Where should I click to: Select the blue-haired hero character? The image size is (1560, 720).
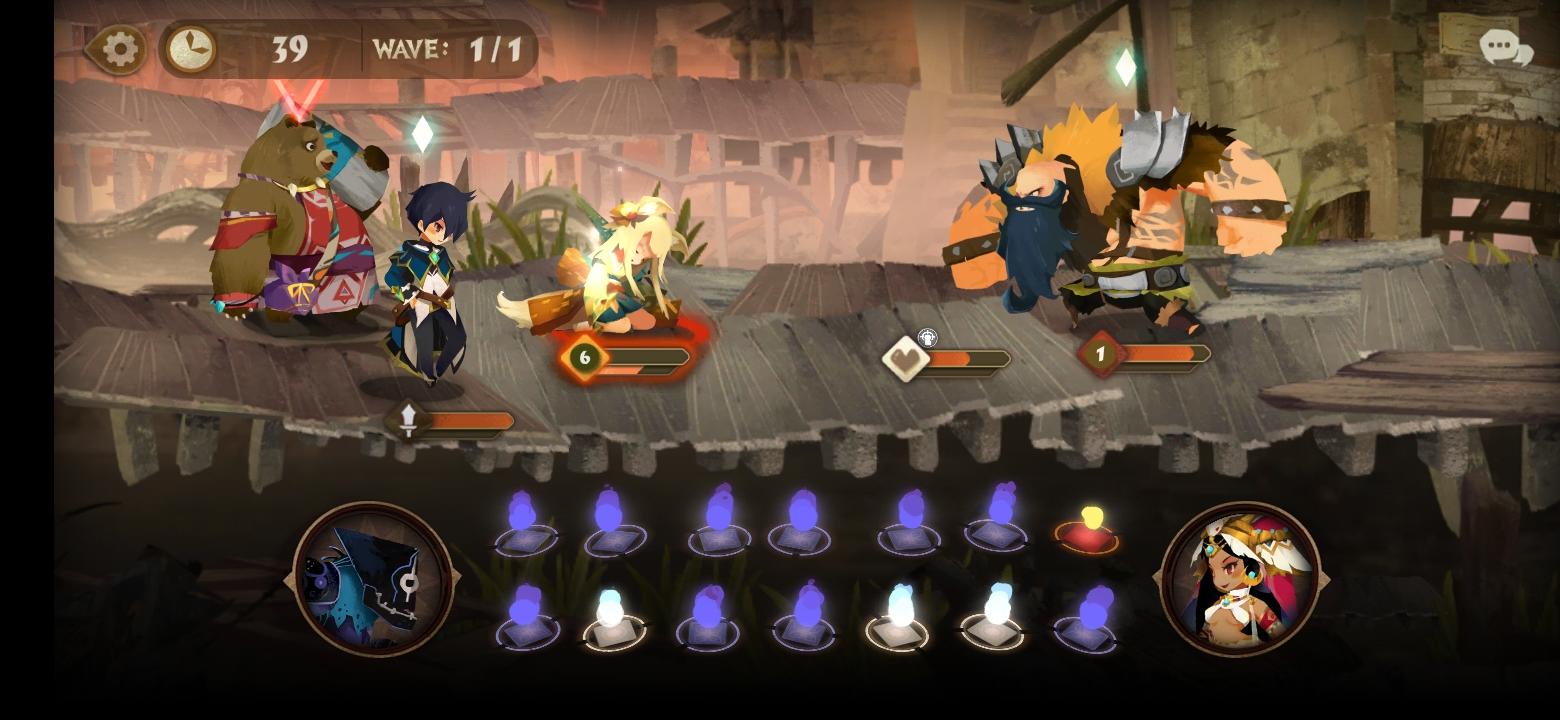tap(432, 270)
